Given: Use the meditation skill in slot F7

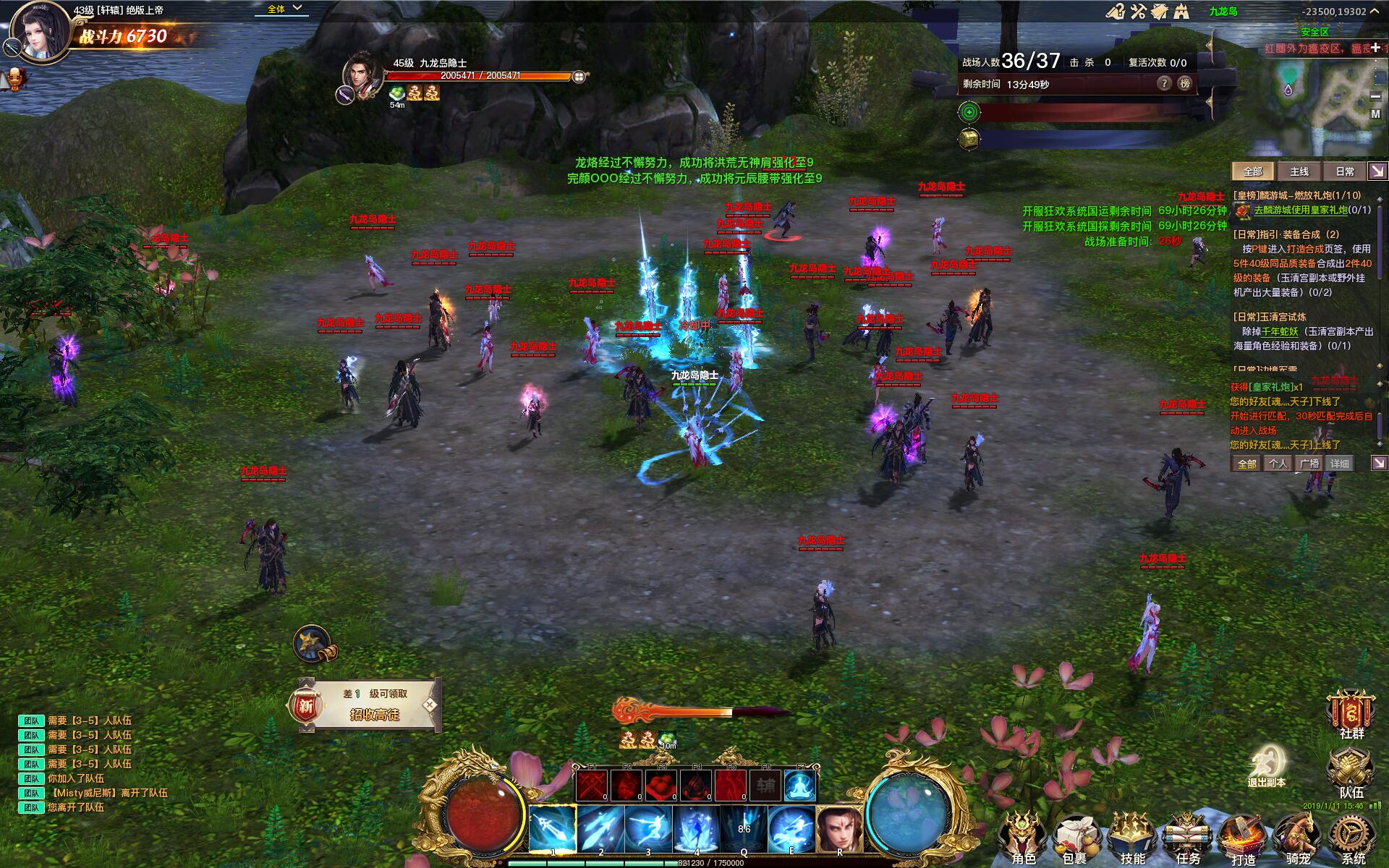Looking at the screenshot, I should coord(800,786).
